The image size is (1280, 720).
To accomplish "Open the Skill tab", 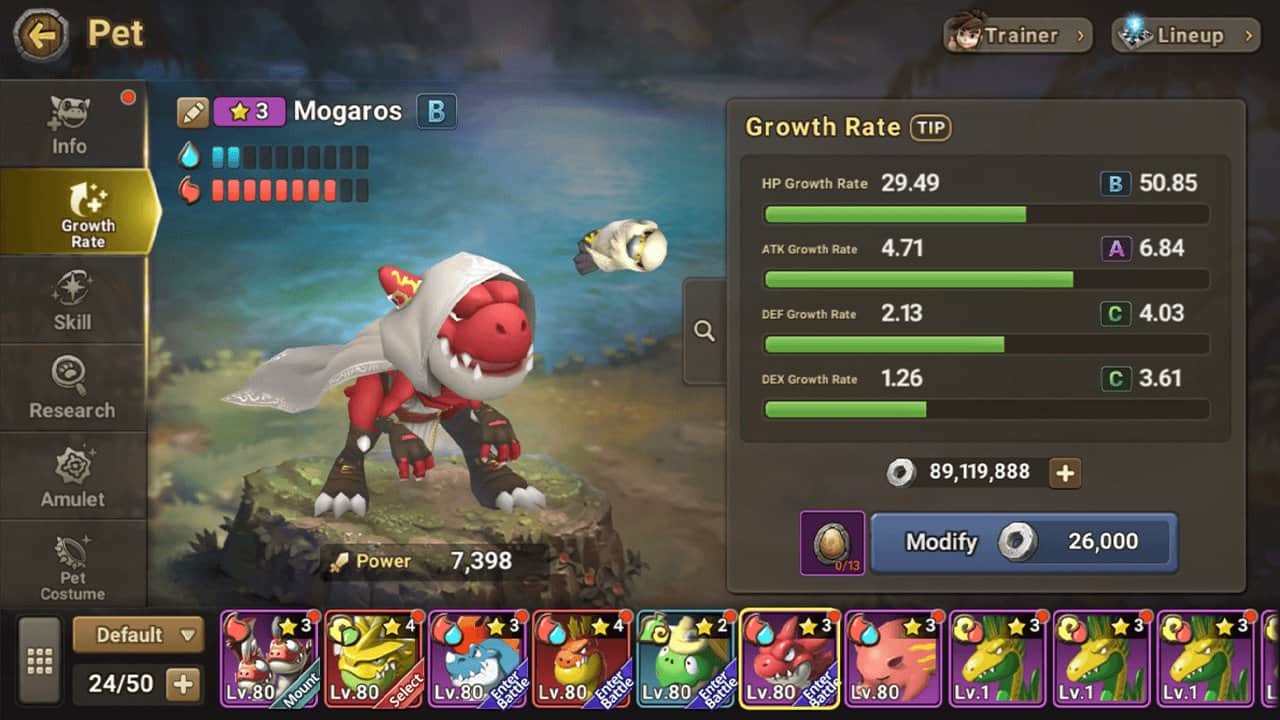I will 72,301.
